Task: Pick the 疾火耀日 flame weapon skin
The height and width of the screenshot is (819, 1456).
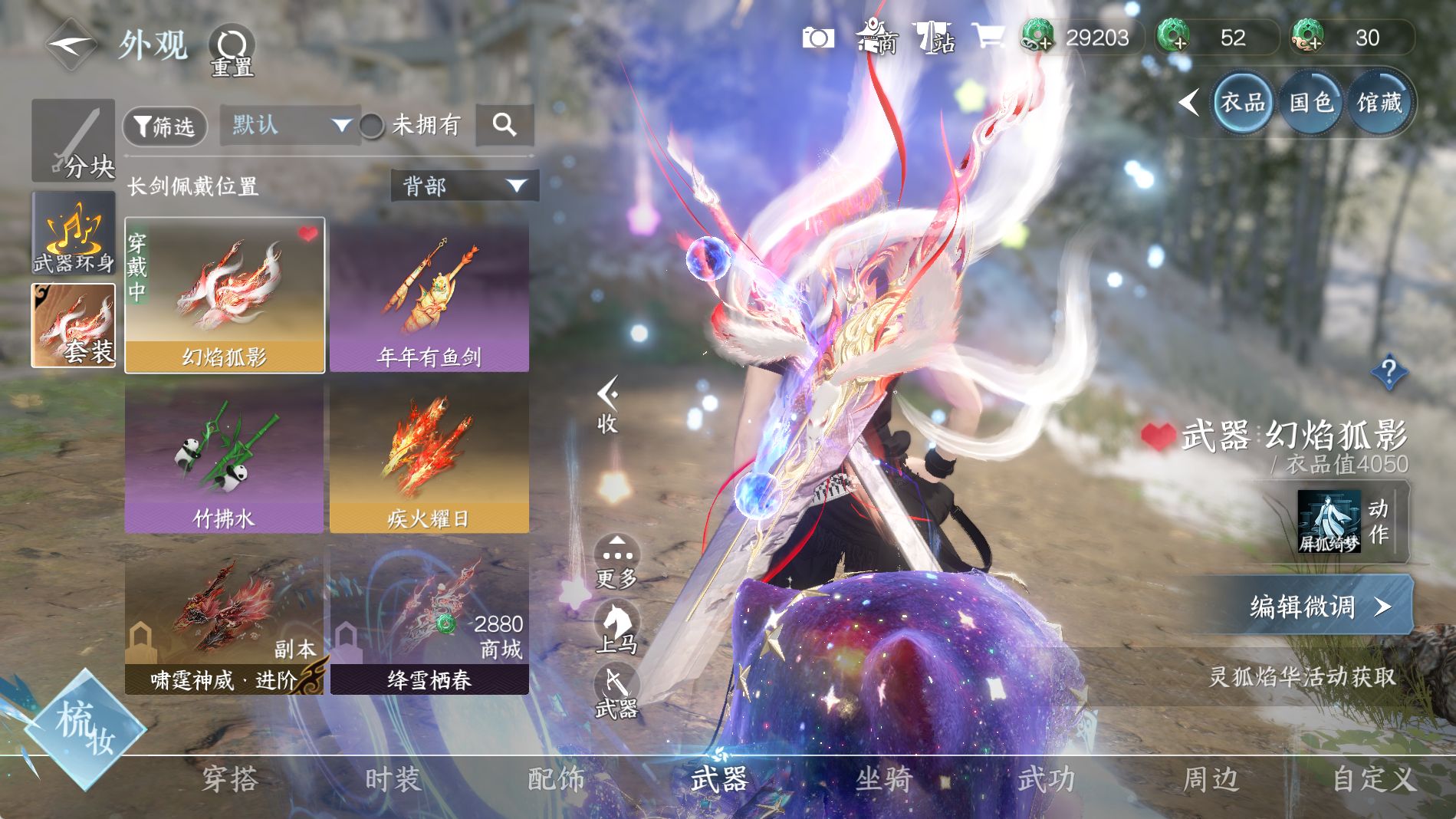Action: [x=429, y=459]
